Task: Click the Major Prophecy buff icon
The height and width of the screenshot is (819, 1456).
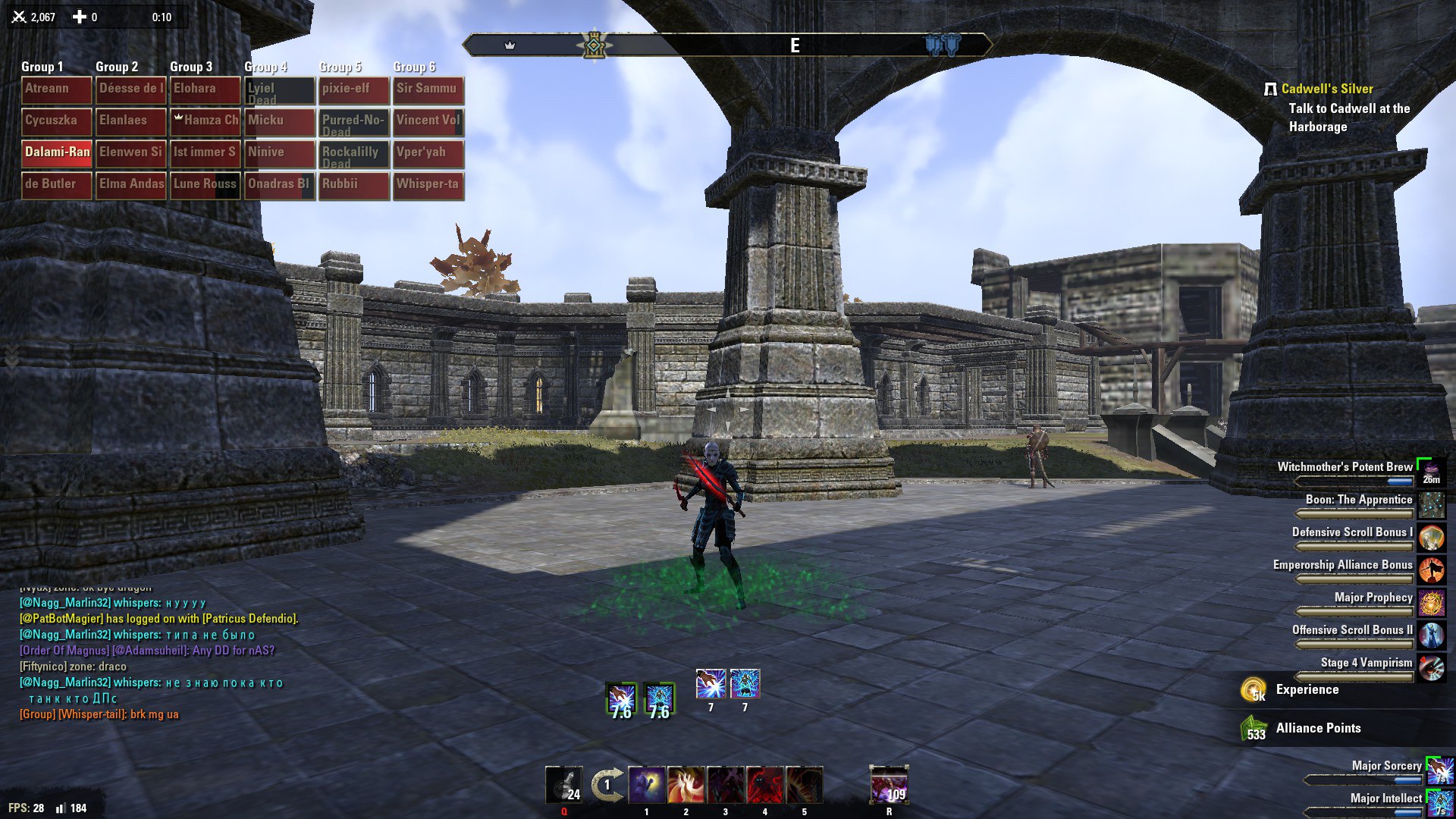Action: point(1431,602)
